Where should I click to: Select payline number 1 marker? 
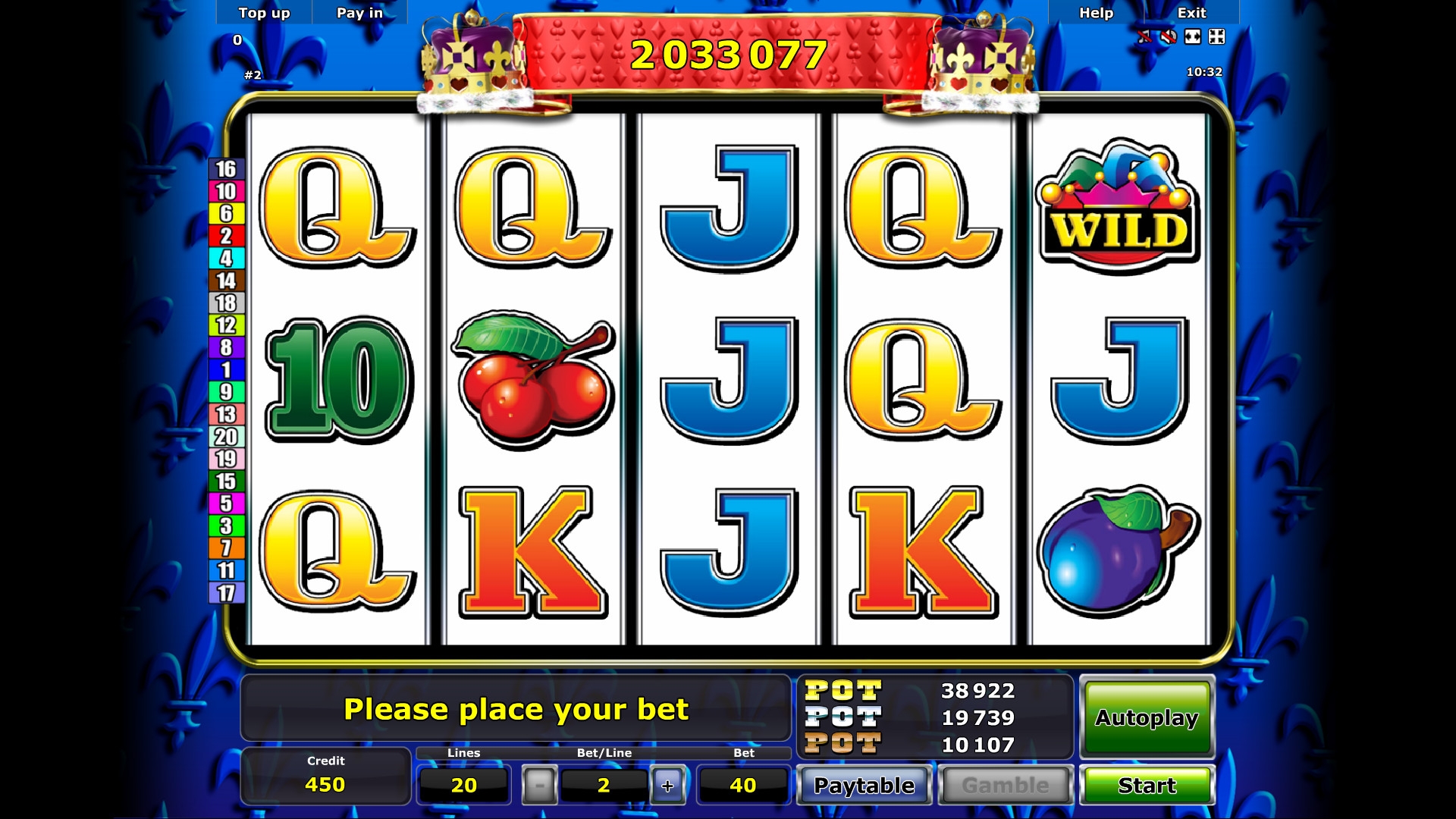point(226,370)
